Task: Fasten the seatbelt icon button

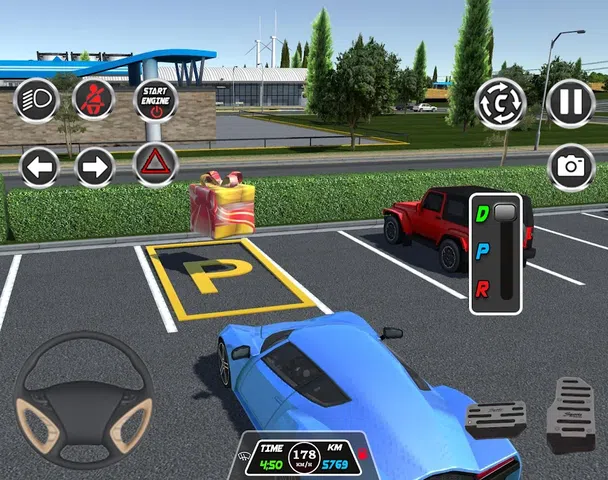Action: coord(93,100)
